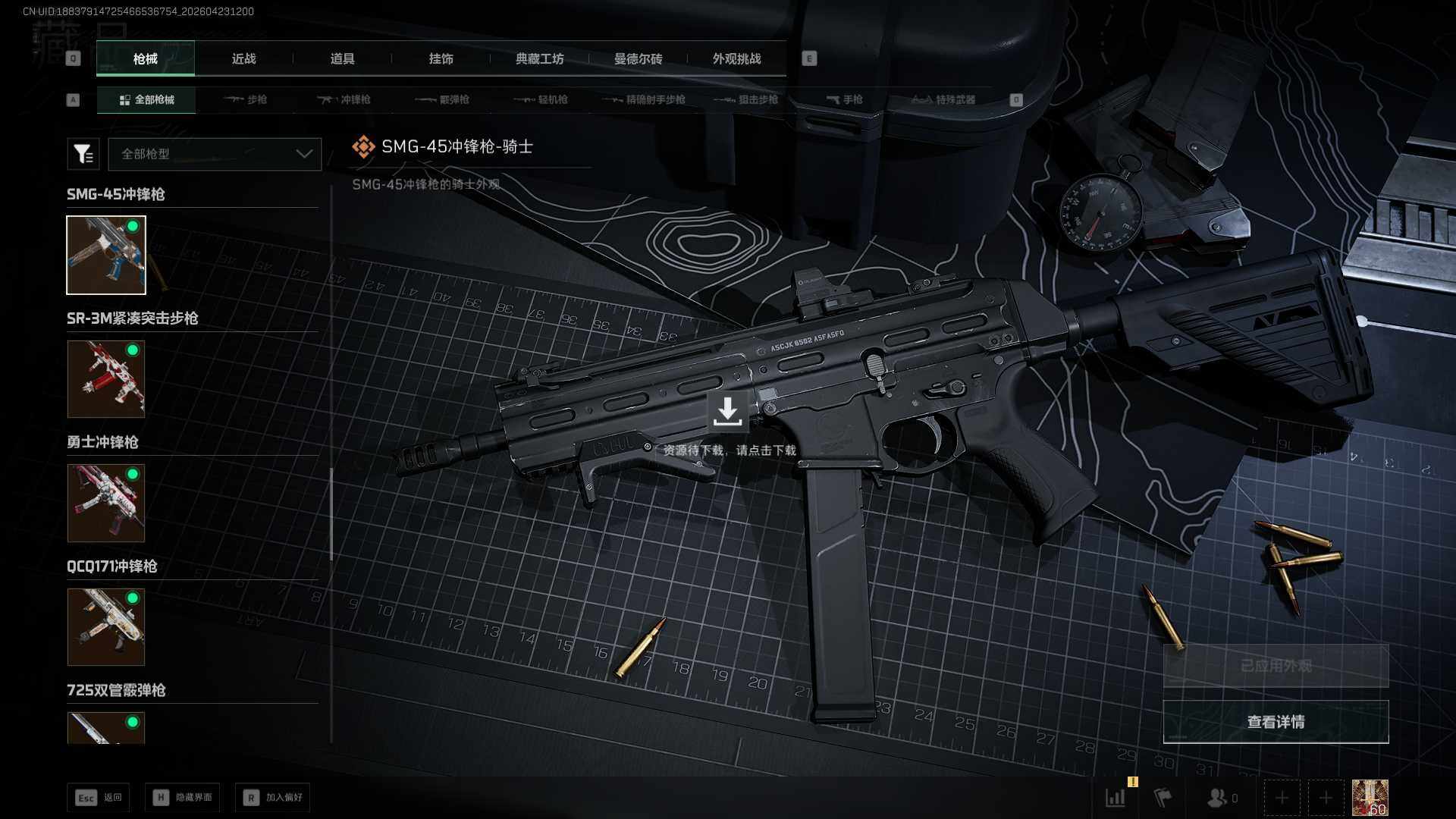The image size is (1456, 819).
Task: Pick the QCQ171 submachine gun skin
Action: (x=106, y=627)
